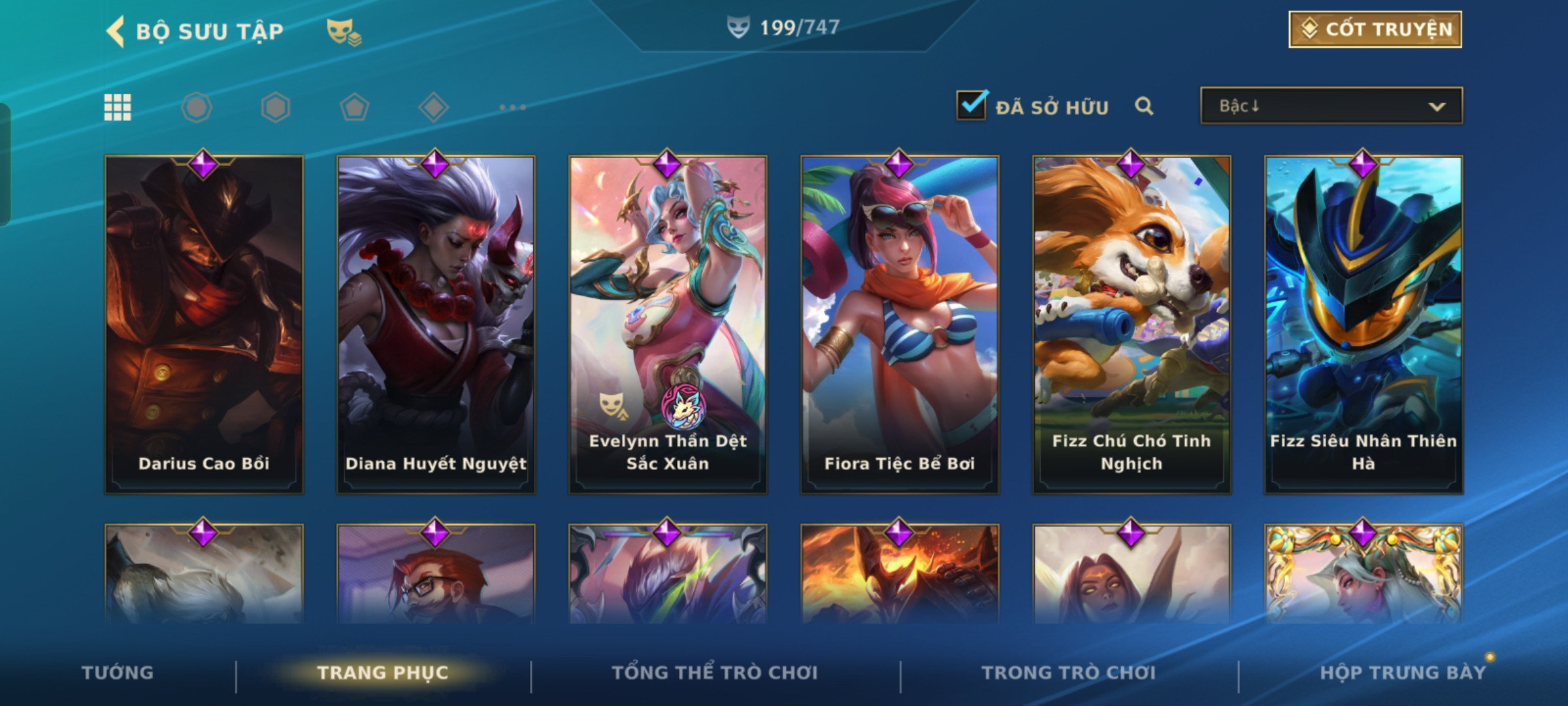Screen dimensions: 1568x706
Task: Open the Cốt Truyện button
Action: [x=1375, y=29]
